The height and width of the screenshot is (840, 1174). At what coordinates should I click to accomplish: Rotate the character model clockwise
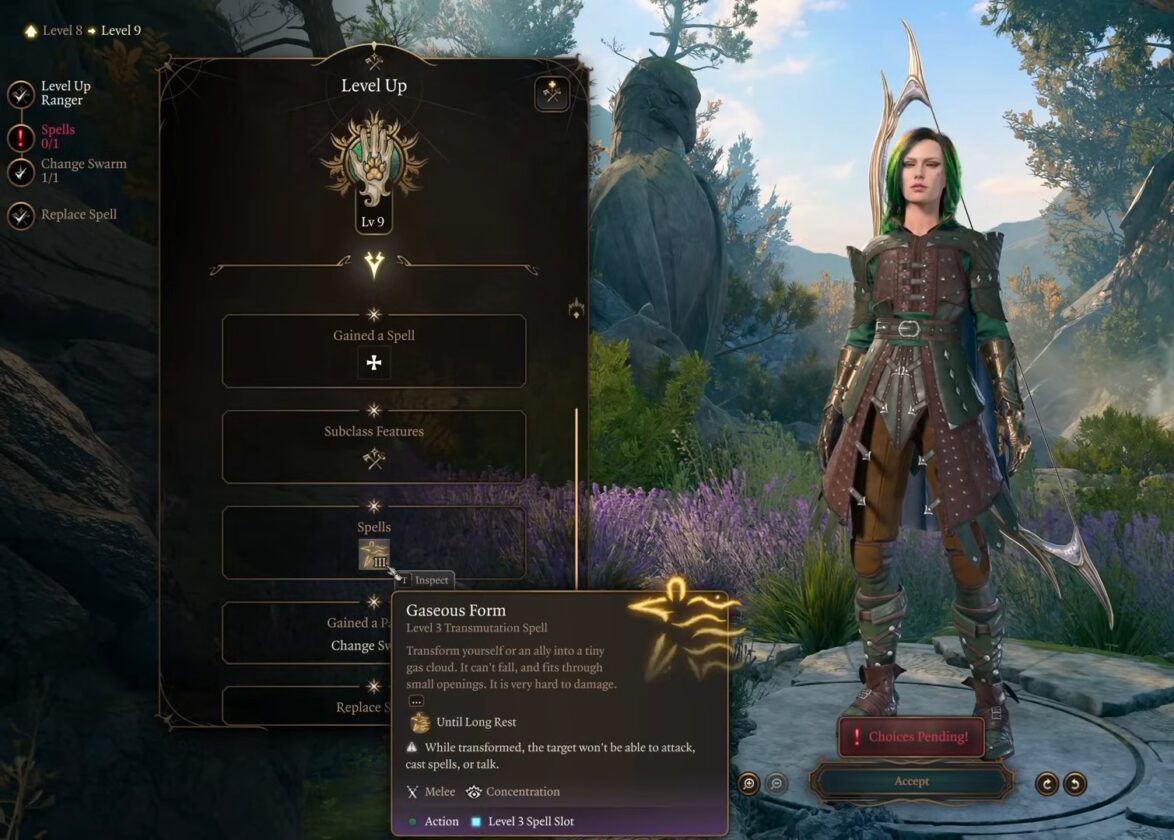click(1047, 783)
